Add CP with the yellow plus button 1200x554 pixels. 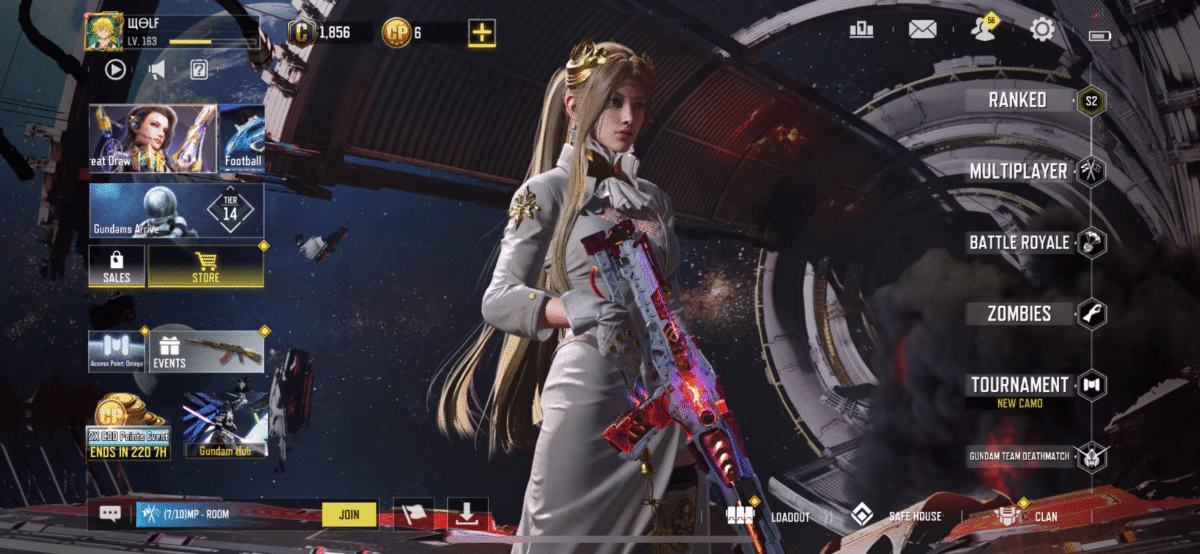coord(482,32)
